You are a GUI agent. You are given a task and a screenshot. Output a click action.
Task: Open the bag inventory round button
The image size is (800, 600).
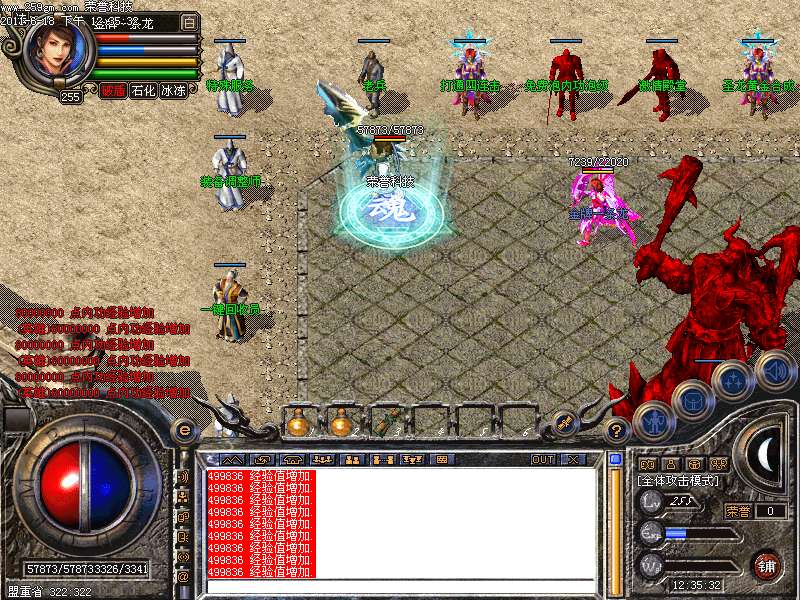(693, 400)
